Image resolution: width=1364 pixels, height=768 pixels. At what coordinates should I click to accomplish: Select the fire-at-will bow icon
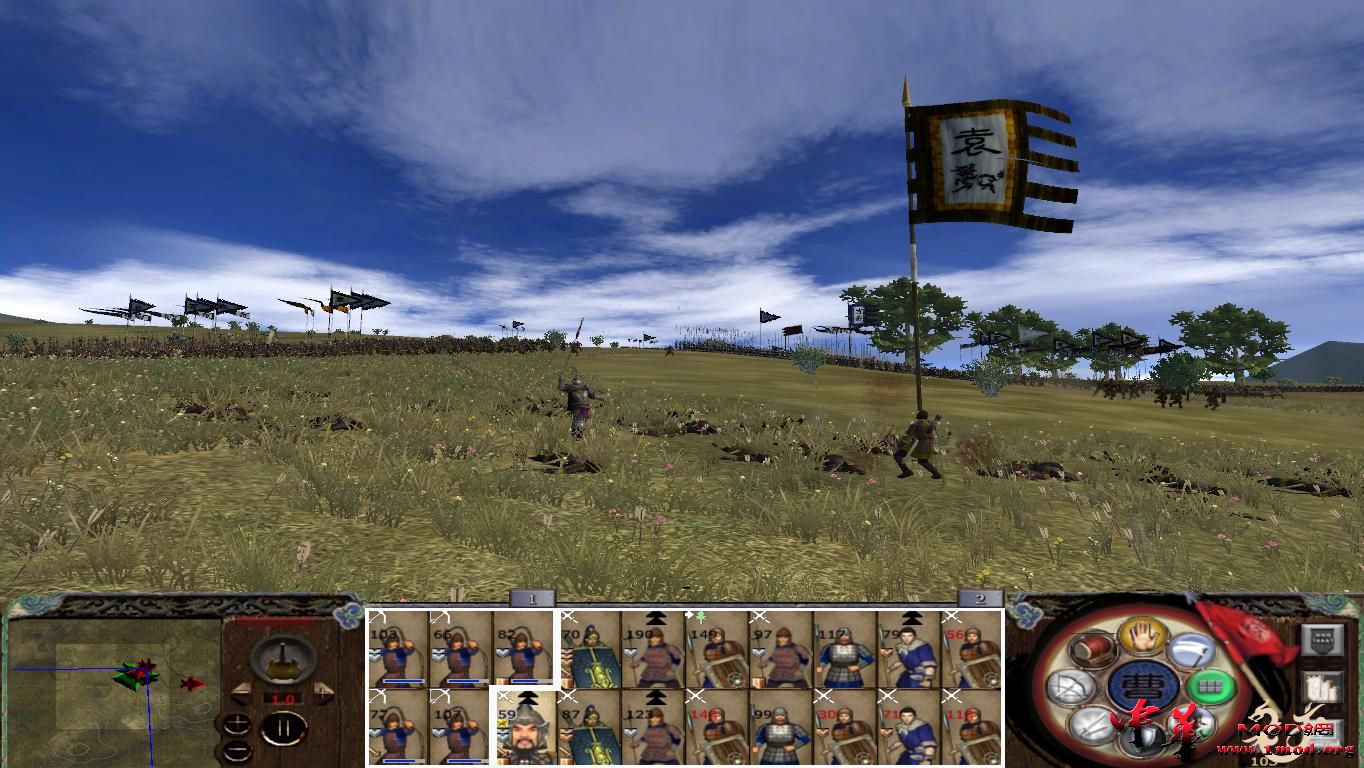click(1070, 684)
